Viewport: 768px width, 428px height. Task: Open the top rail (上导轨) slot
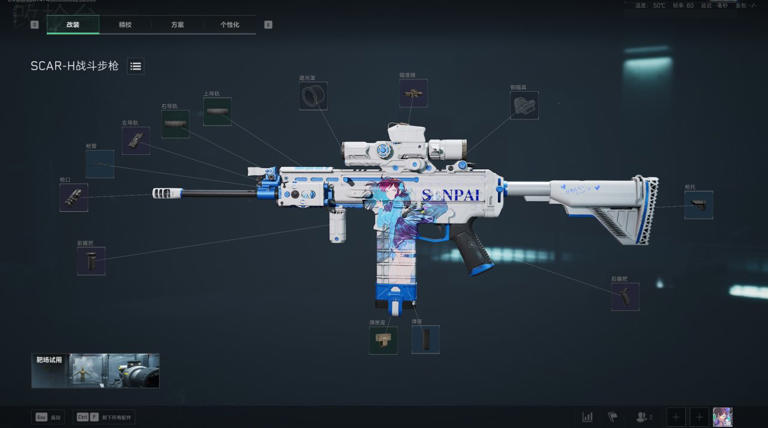coord(217,111)
